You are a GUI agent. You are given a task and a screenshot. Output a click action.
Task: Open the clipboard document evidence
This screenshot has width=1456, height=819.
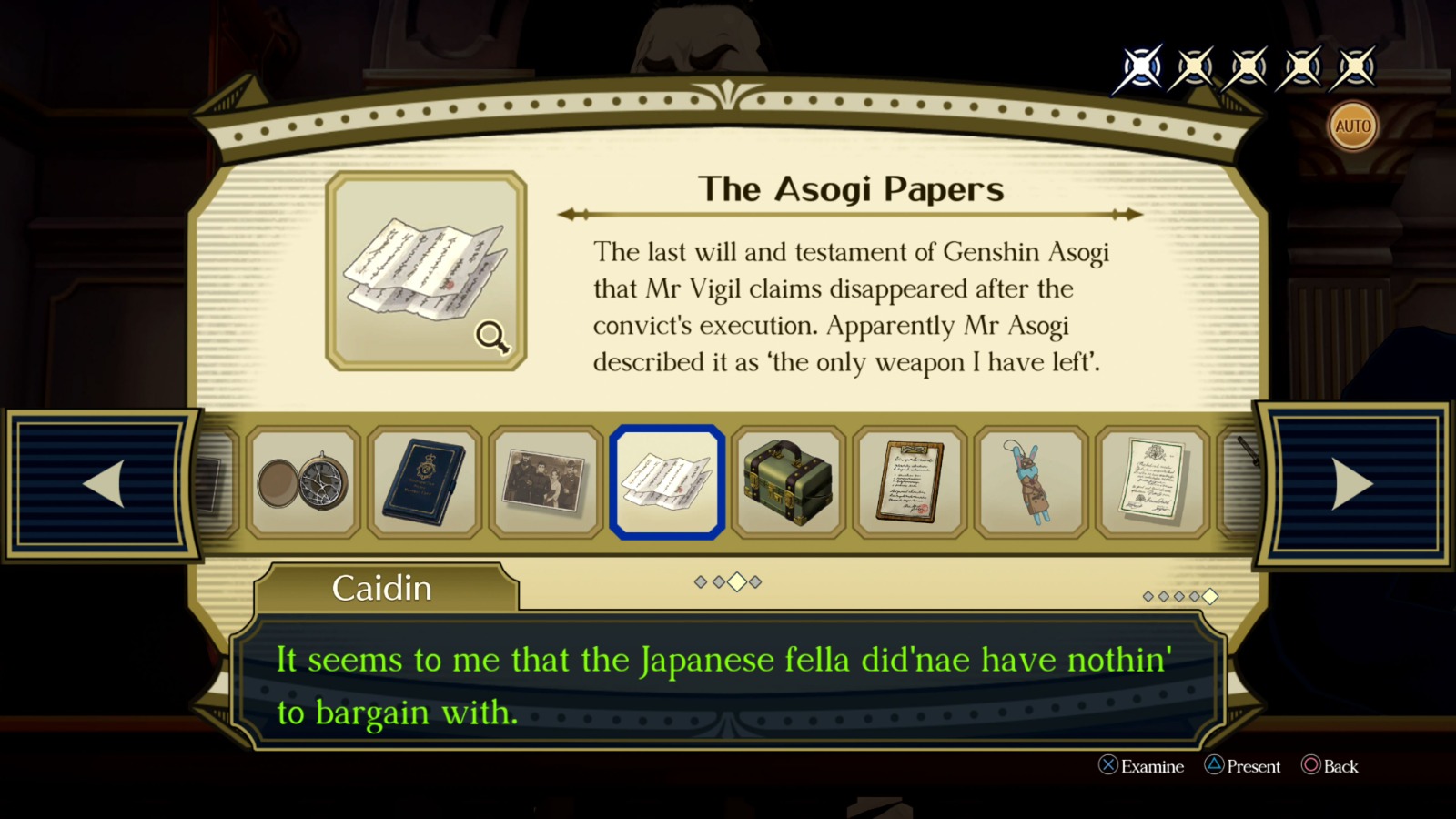coord(910,481)
